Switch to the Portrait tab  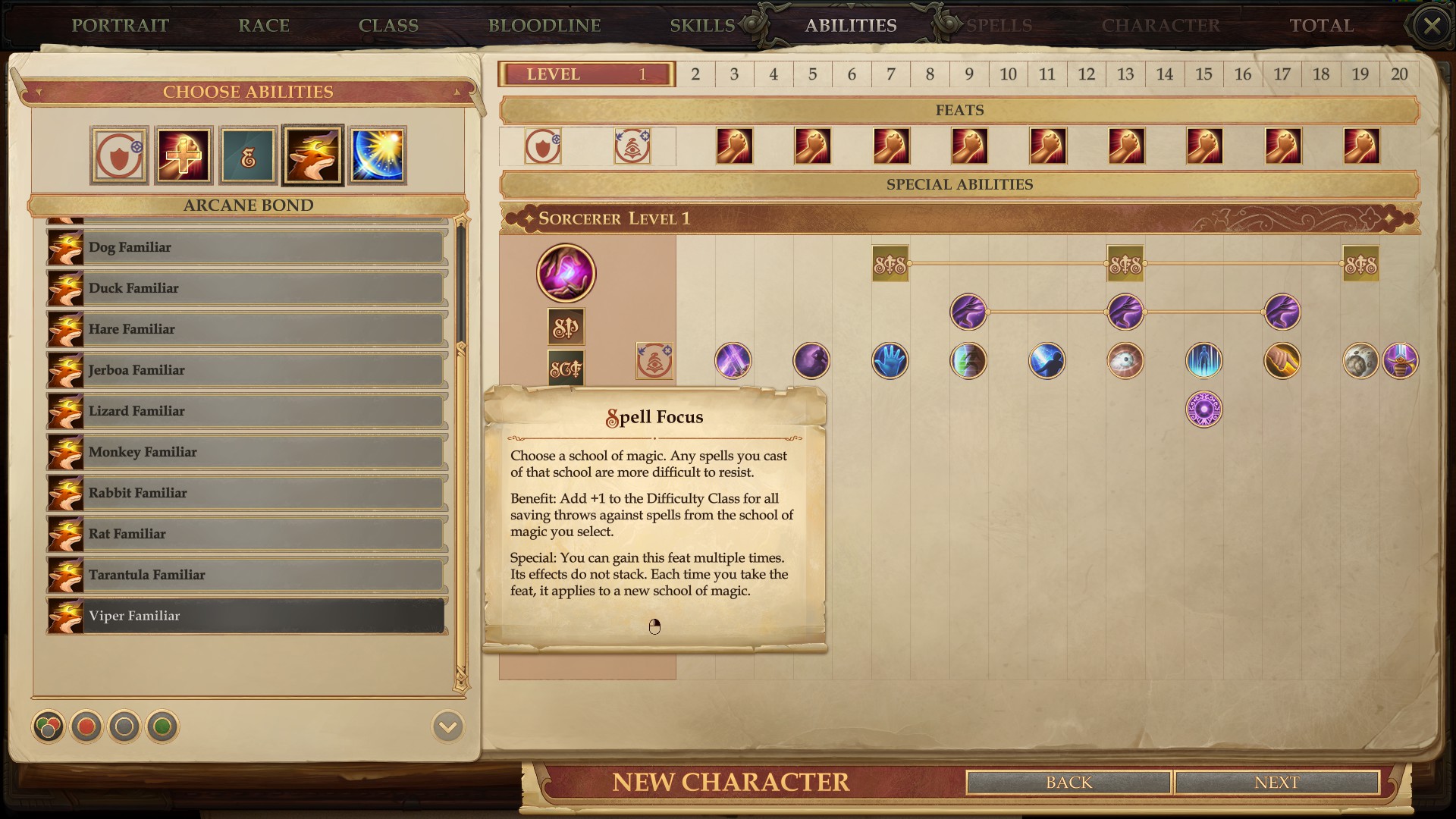tap(120, 25)
